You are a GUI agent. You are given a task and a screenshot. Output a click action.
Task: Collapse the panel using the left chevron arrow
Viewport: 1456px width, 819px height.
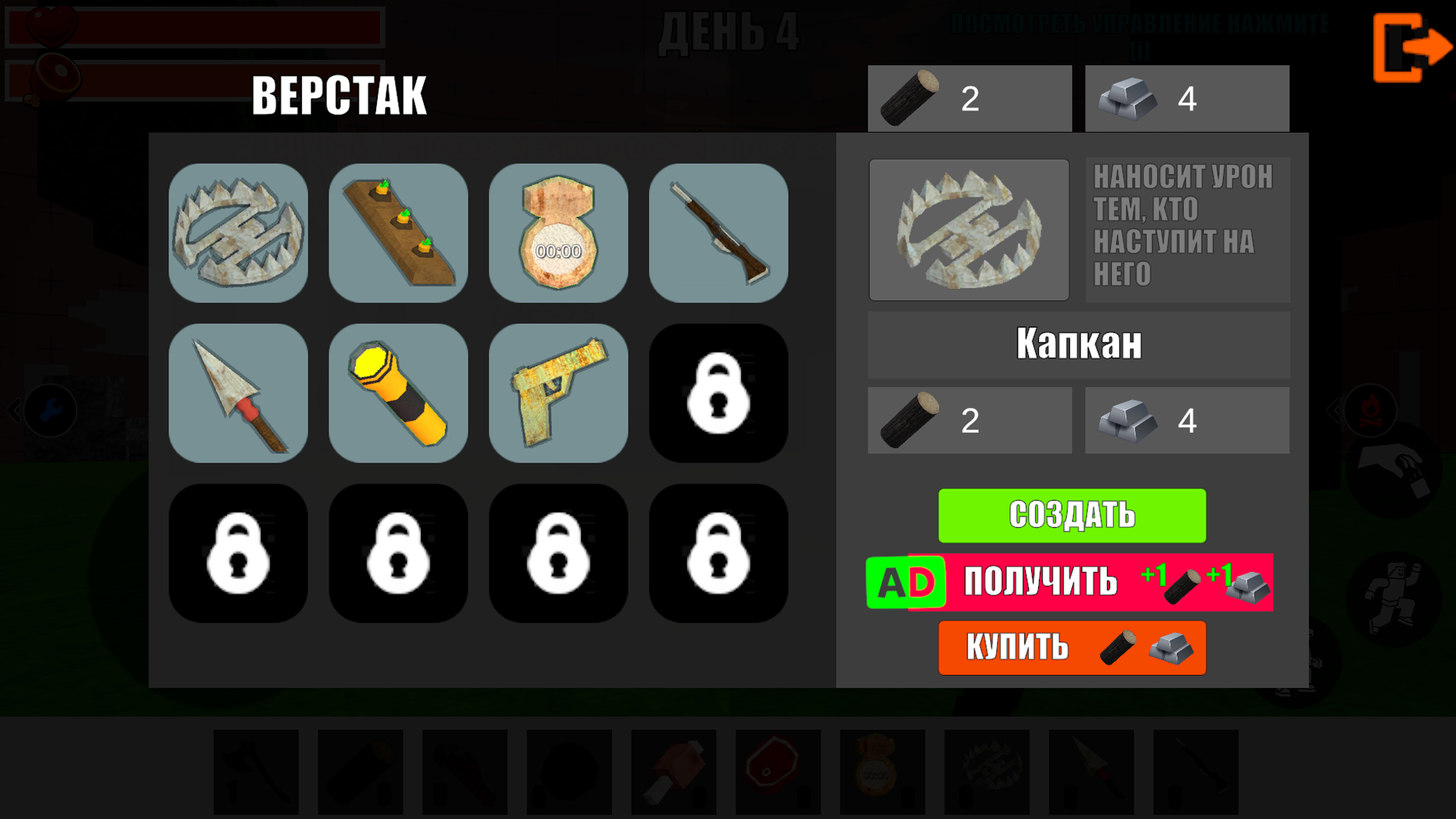tap(13, 410)
